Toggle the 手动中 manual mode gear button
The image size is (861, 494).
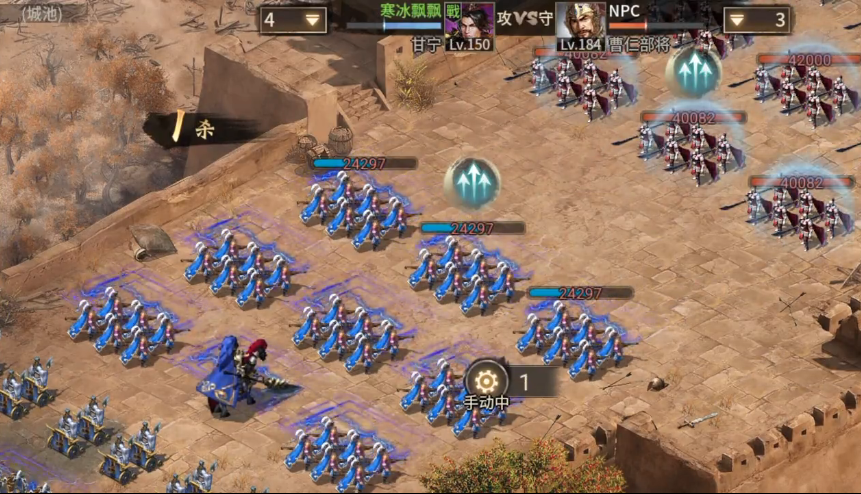point(487,382)
